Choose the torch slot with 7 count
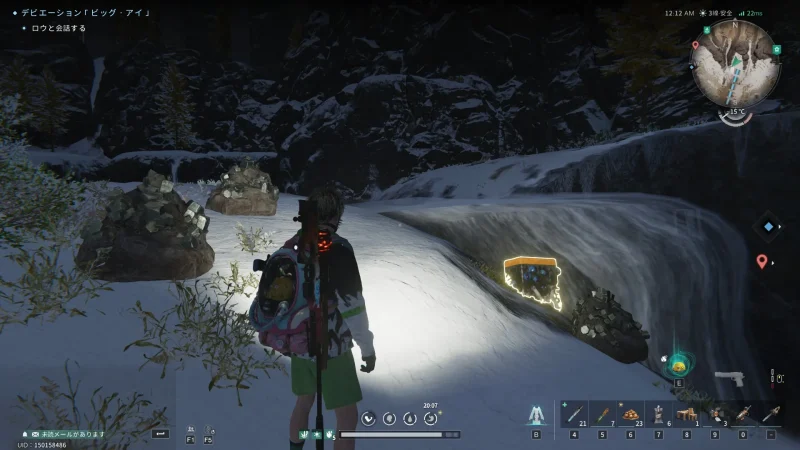Image resolution: width=800 pixels, height=450 pixels. pos(602,414)
